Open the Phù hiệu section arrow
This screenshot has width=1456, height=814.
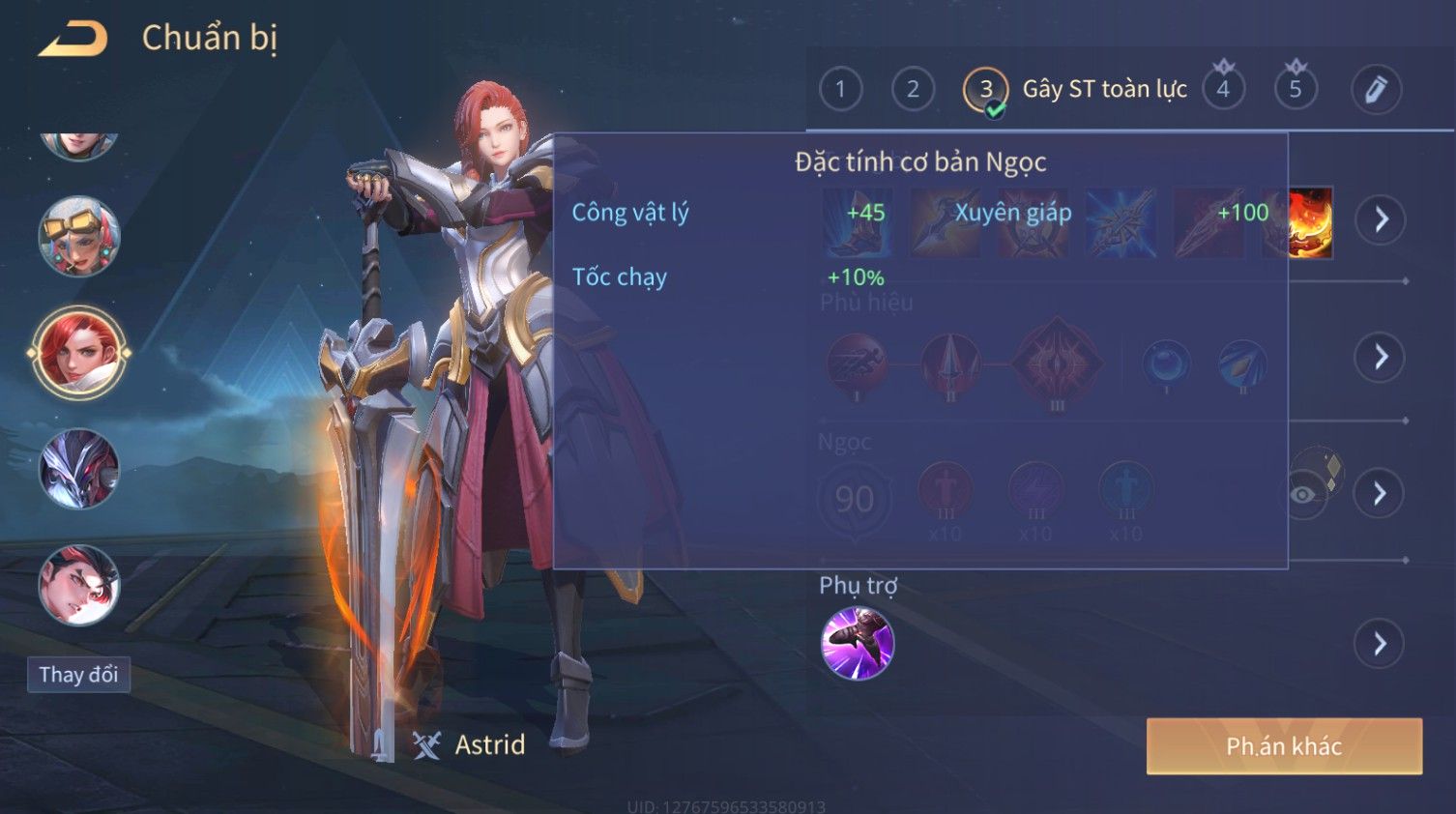[x=1380, y=358]
